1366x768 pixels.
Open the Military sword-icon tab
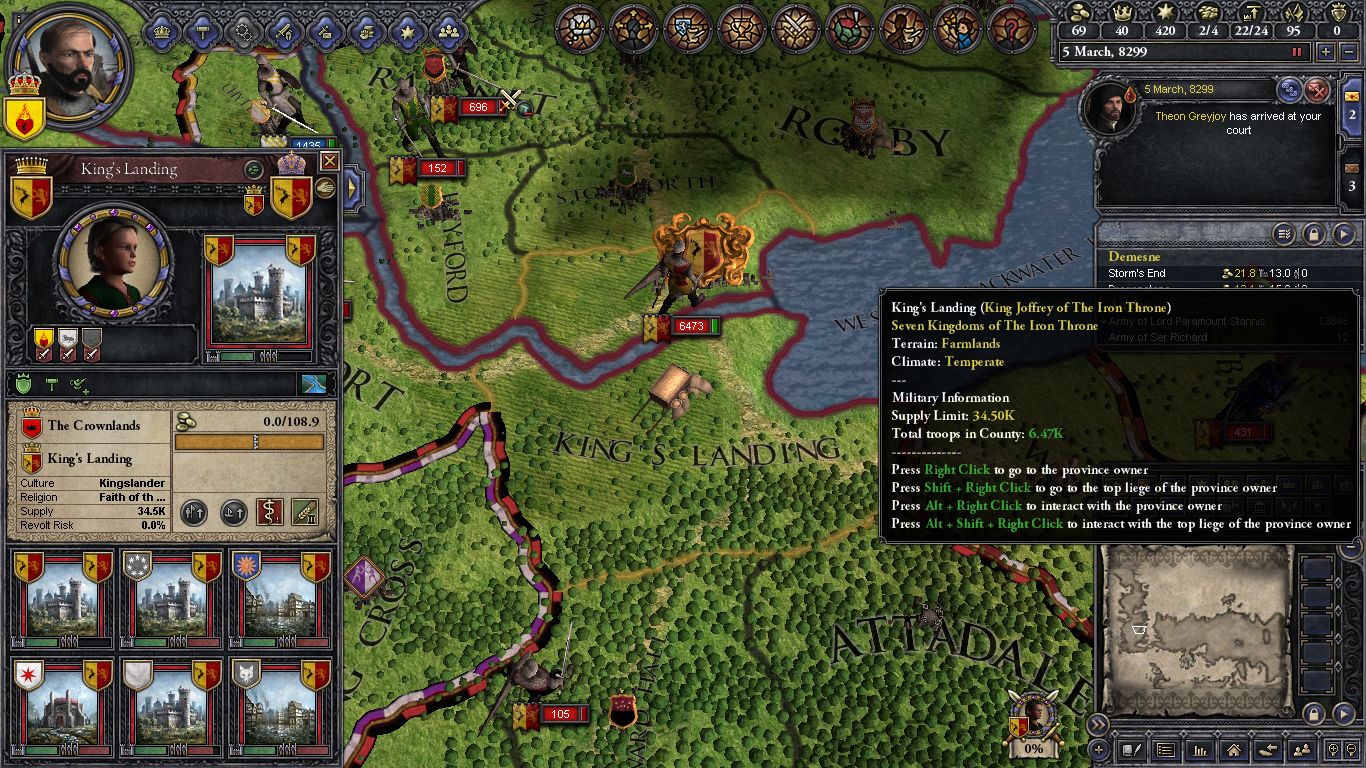pyautogui.click(x=283, y=31)
